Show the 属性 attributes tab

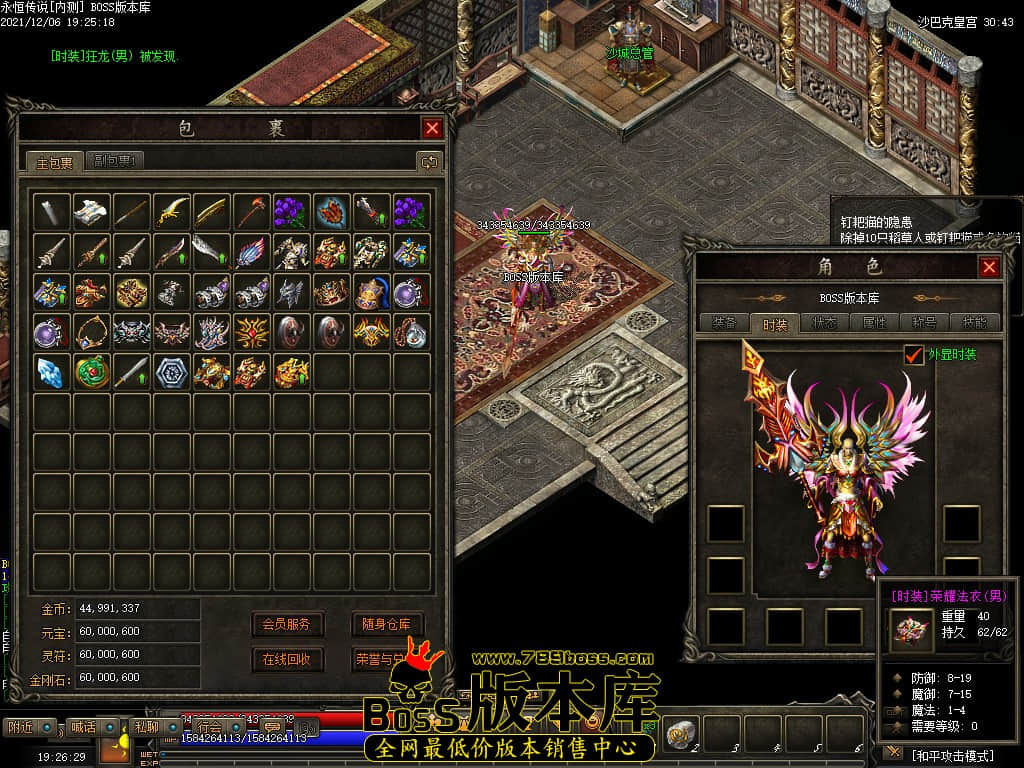coord(875,323)
